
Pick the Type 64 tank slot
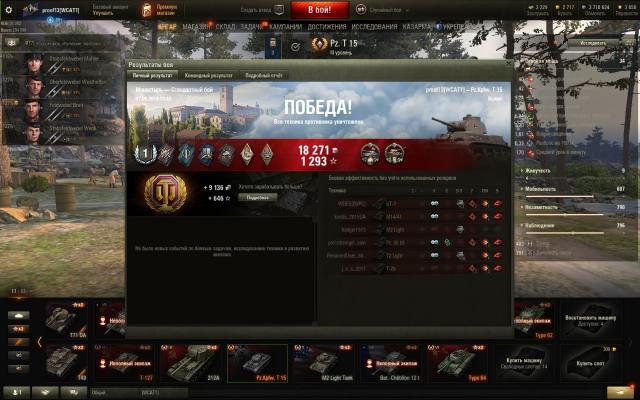click(456, 363)
